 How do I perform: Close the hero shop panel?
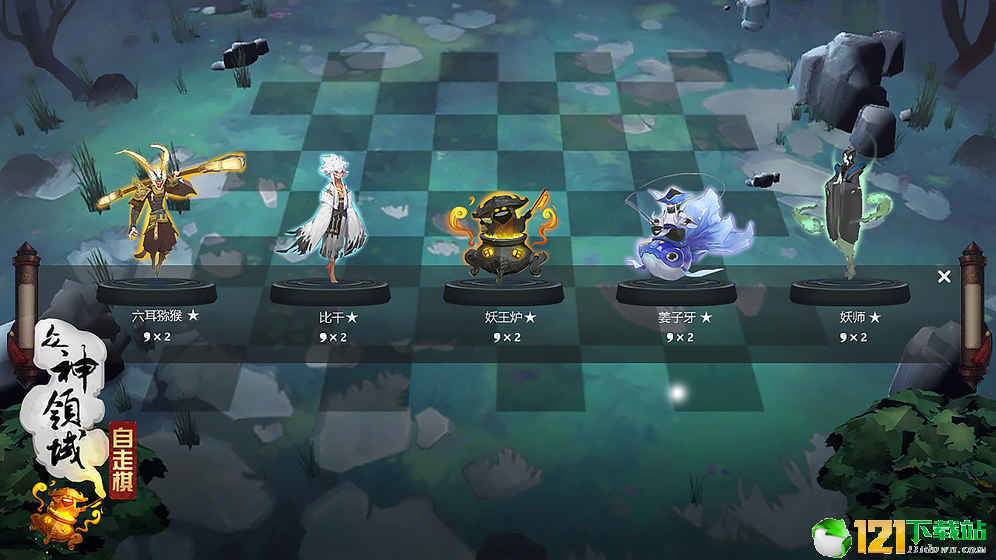944,277
